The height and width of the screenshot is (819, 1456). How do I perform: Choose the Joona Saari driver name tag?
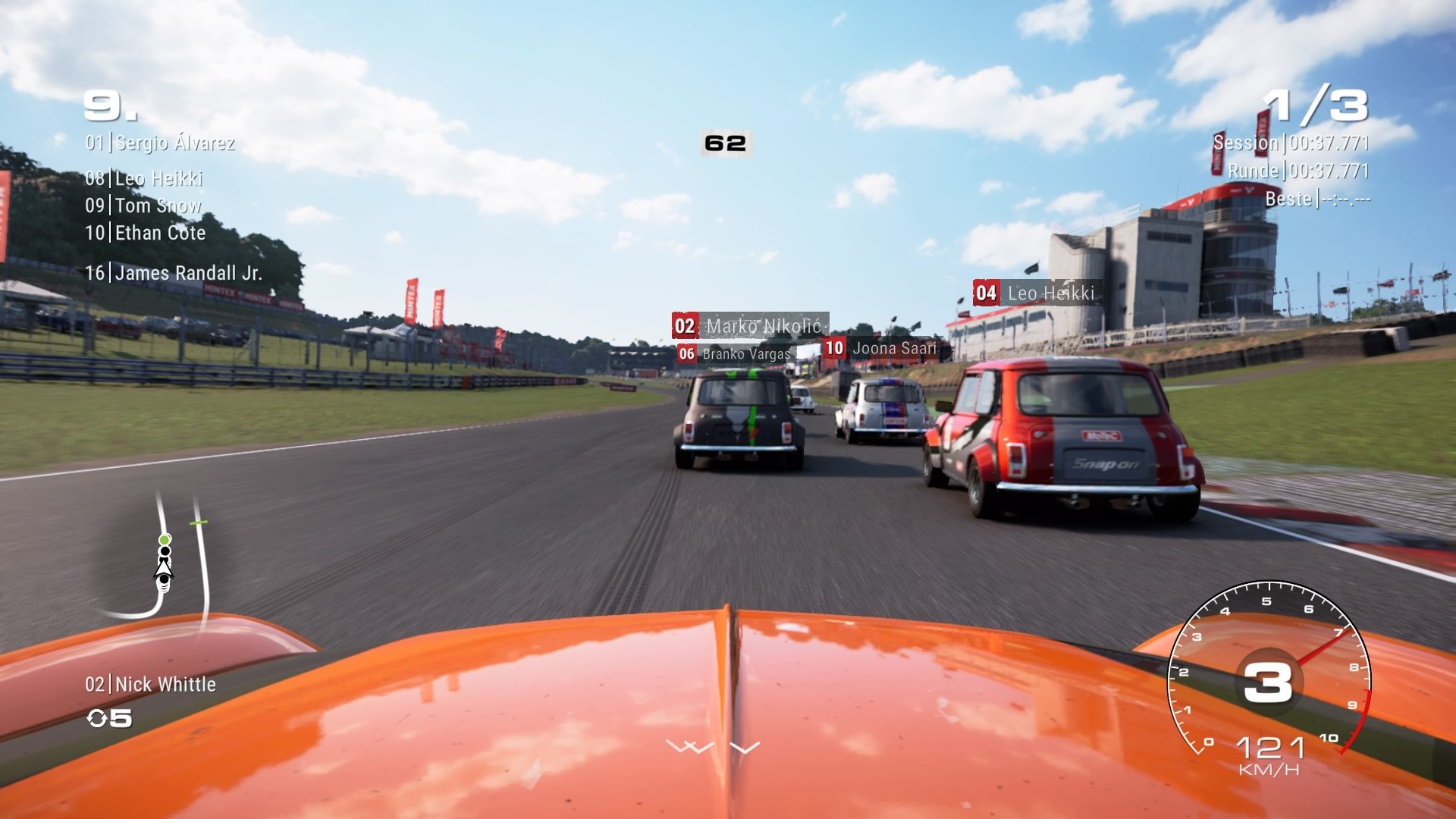click(x=882, y=348)
